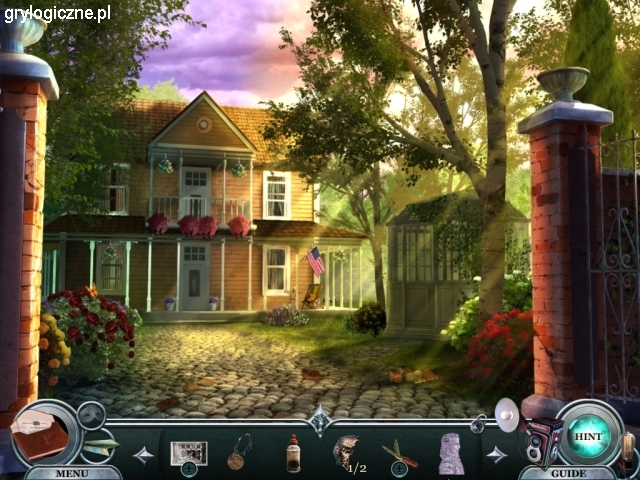
Task: Toggle the inventory padlock
Action: 480,425
